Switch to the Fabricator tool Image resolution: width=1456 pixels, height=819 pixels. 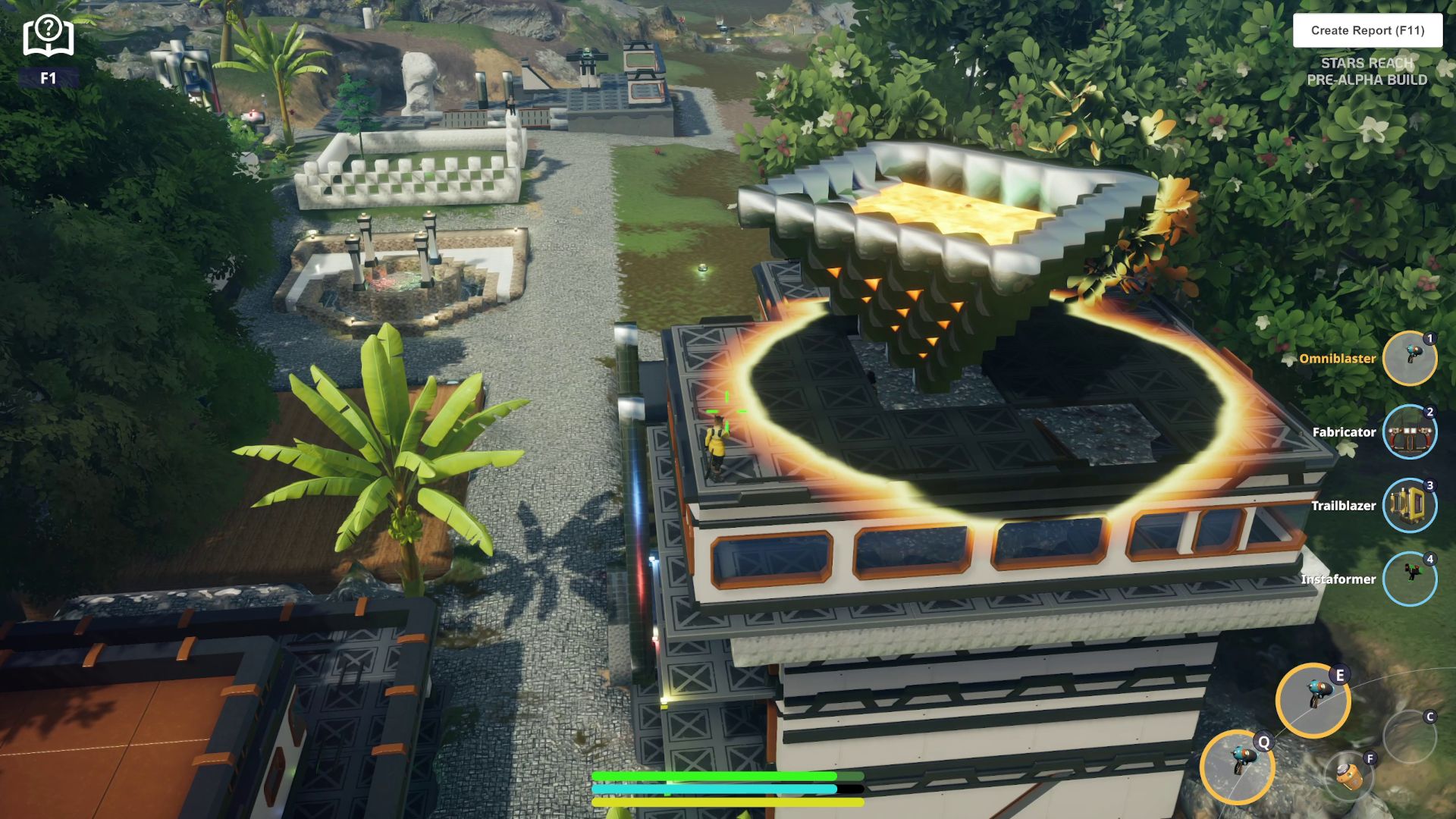click(x=1409, y=431)
